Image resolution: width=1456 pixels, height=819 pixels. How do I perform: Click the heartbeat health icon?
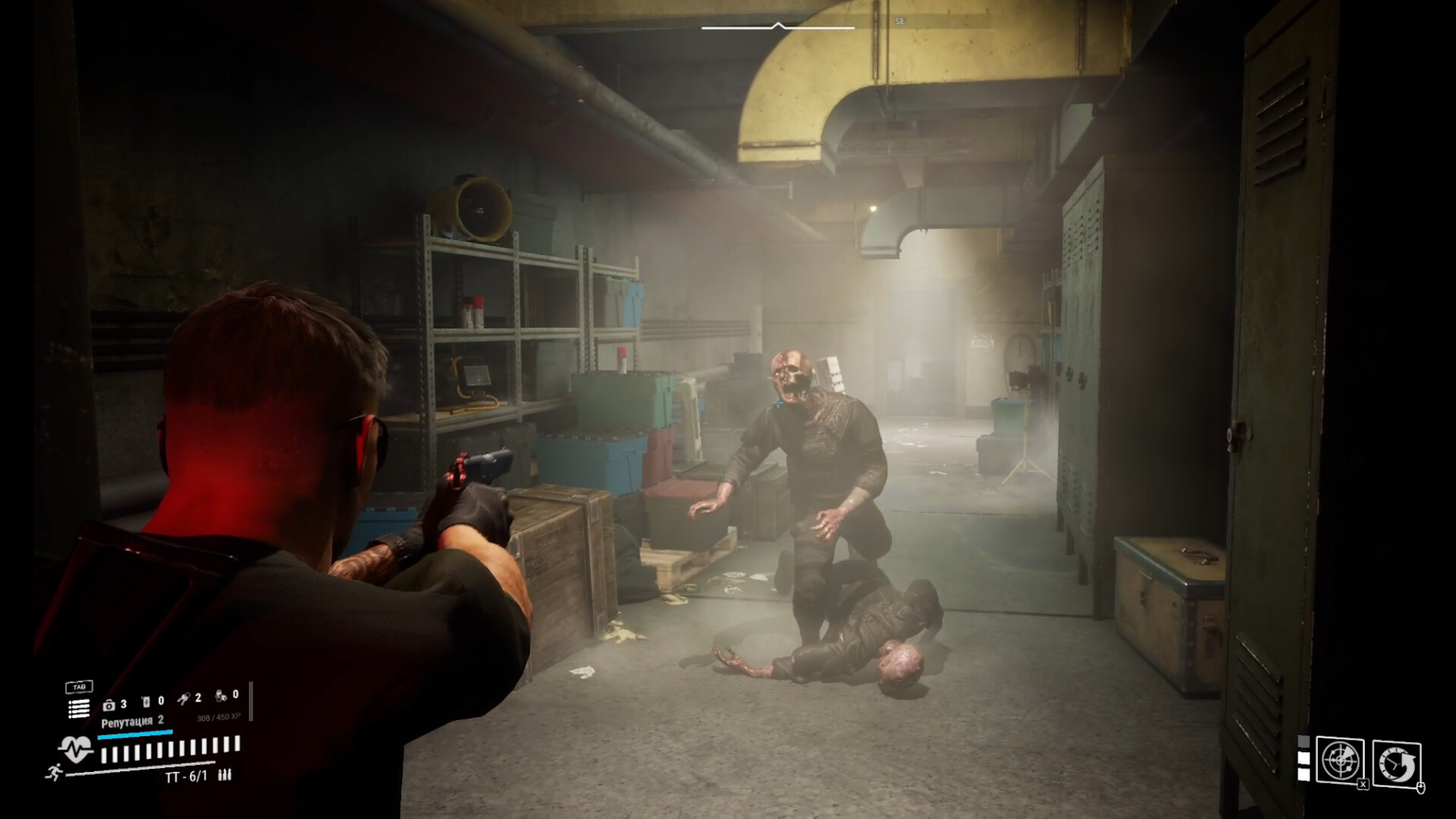[75, 746]
